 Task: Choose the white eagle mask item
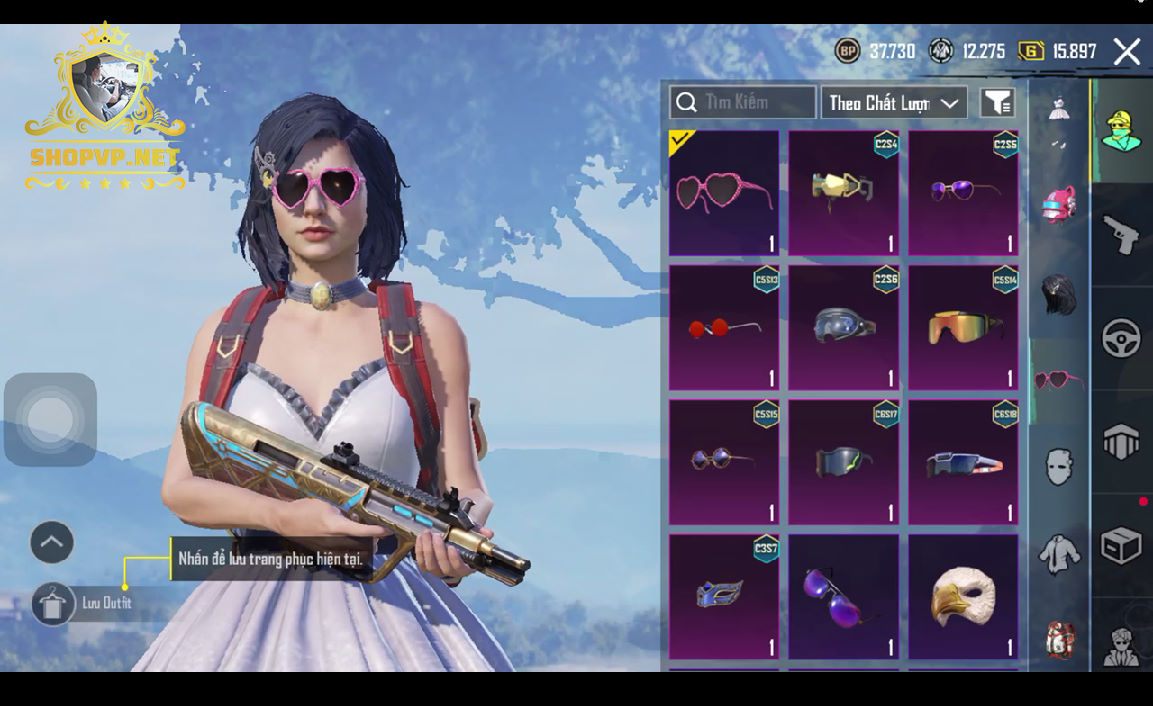click(963, 597)
